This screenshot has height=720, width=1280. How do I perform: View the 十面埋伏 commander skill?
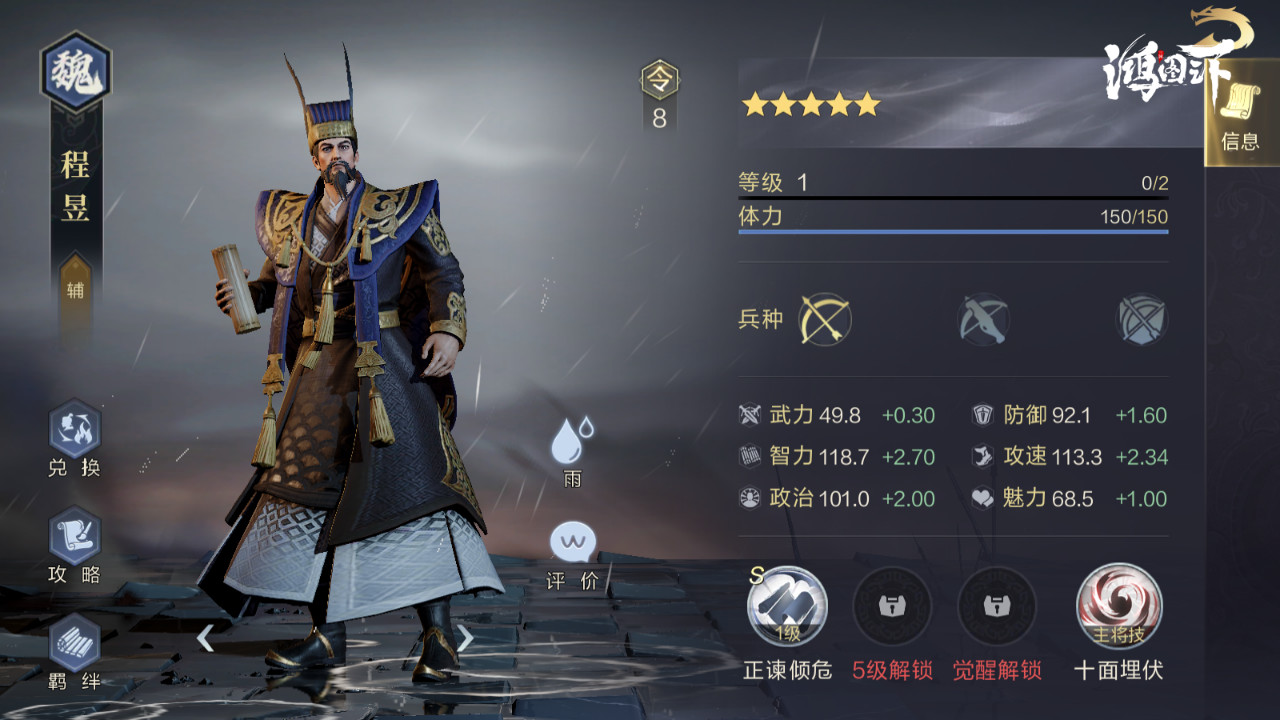click(1118, 606)
